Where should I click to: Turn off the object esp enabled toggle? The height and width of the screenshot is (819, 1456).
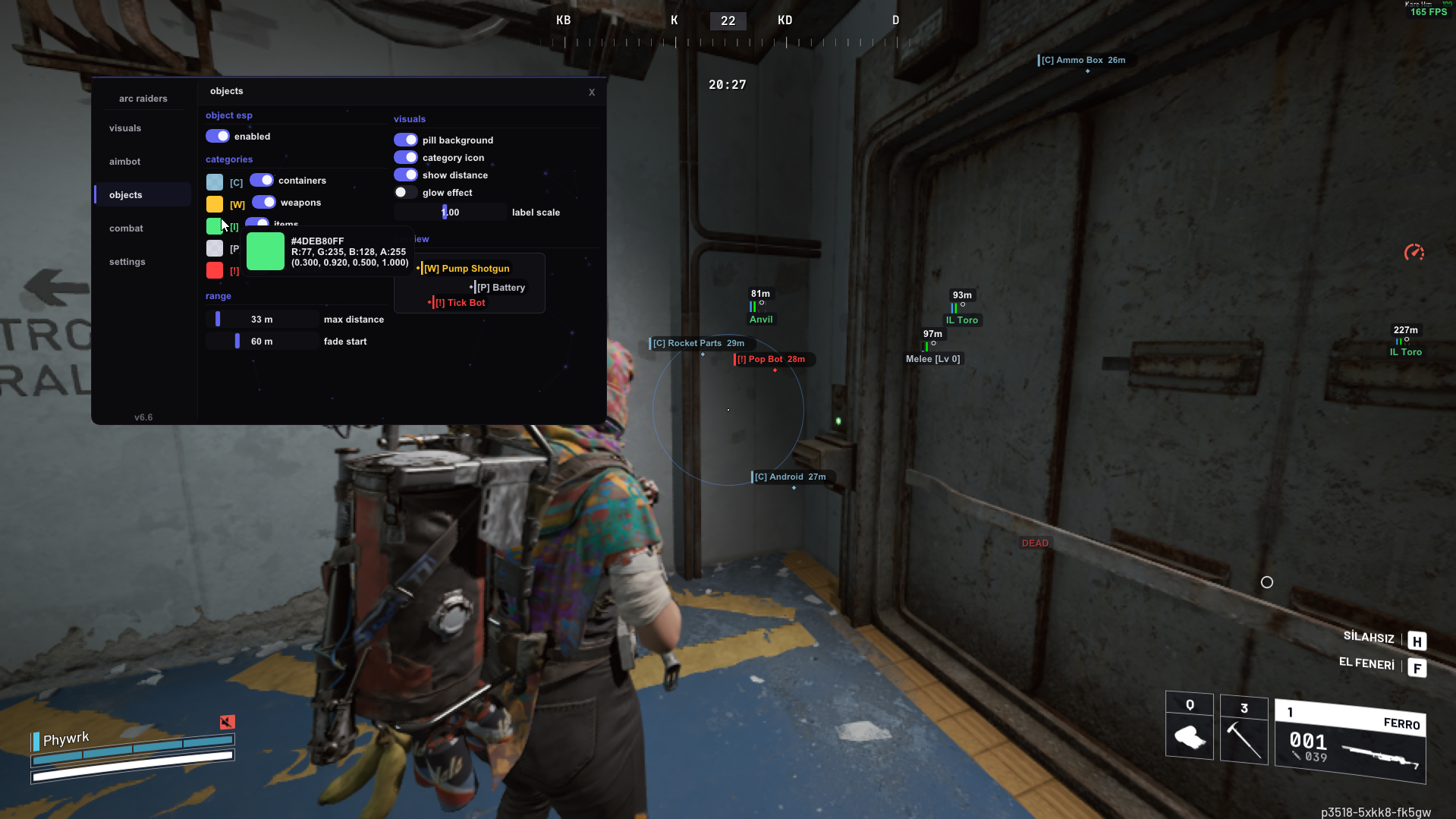coord(218,136)
